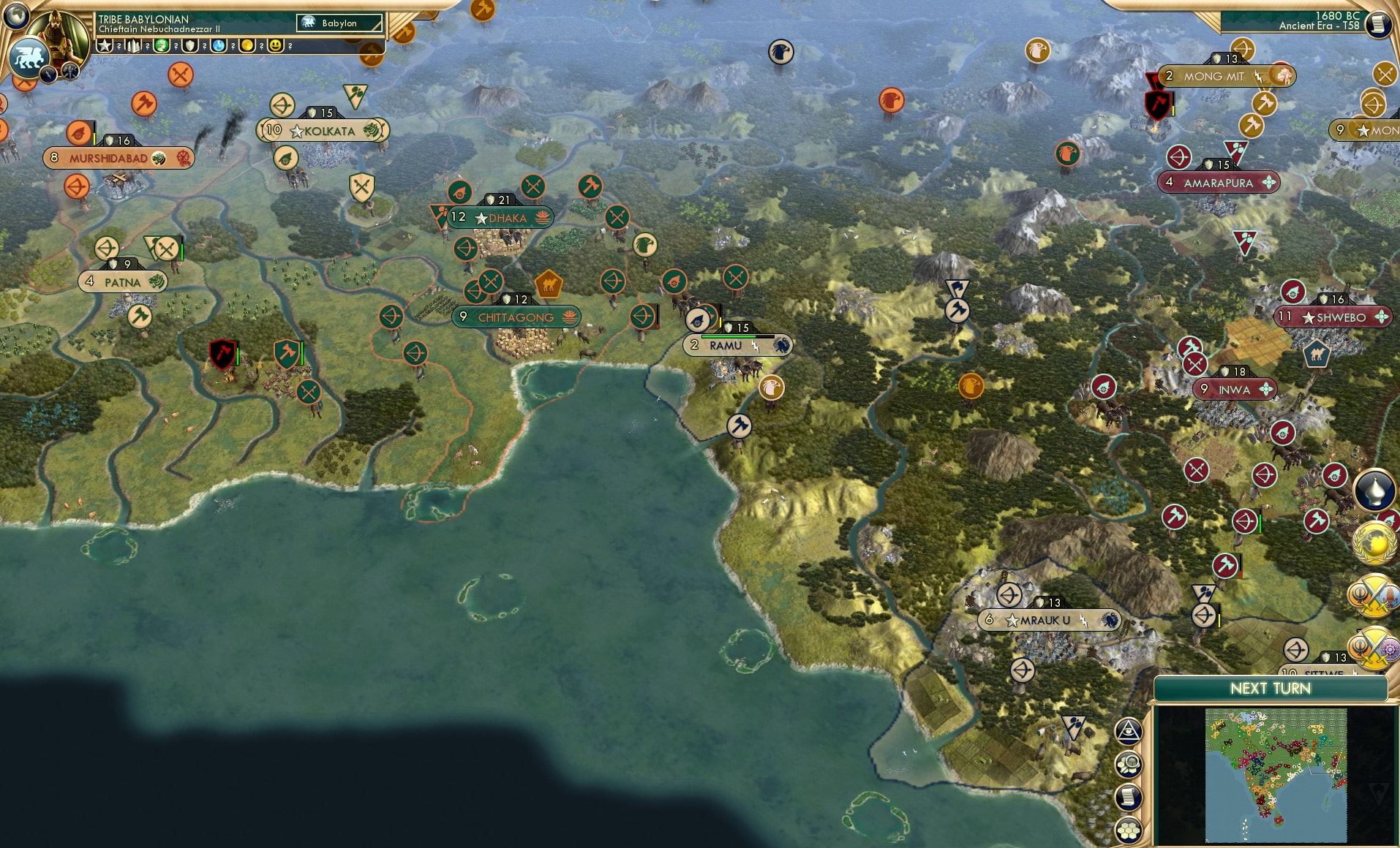The image size is (1400, 848).
Task: Click the blue spire notification above the gold medallion
Action: pyautogui.click(x=1372, y=490)
